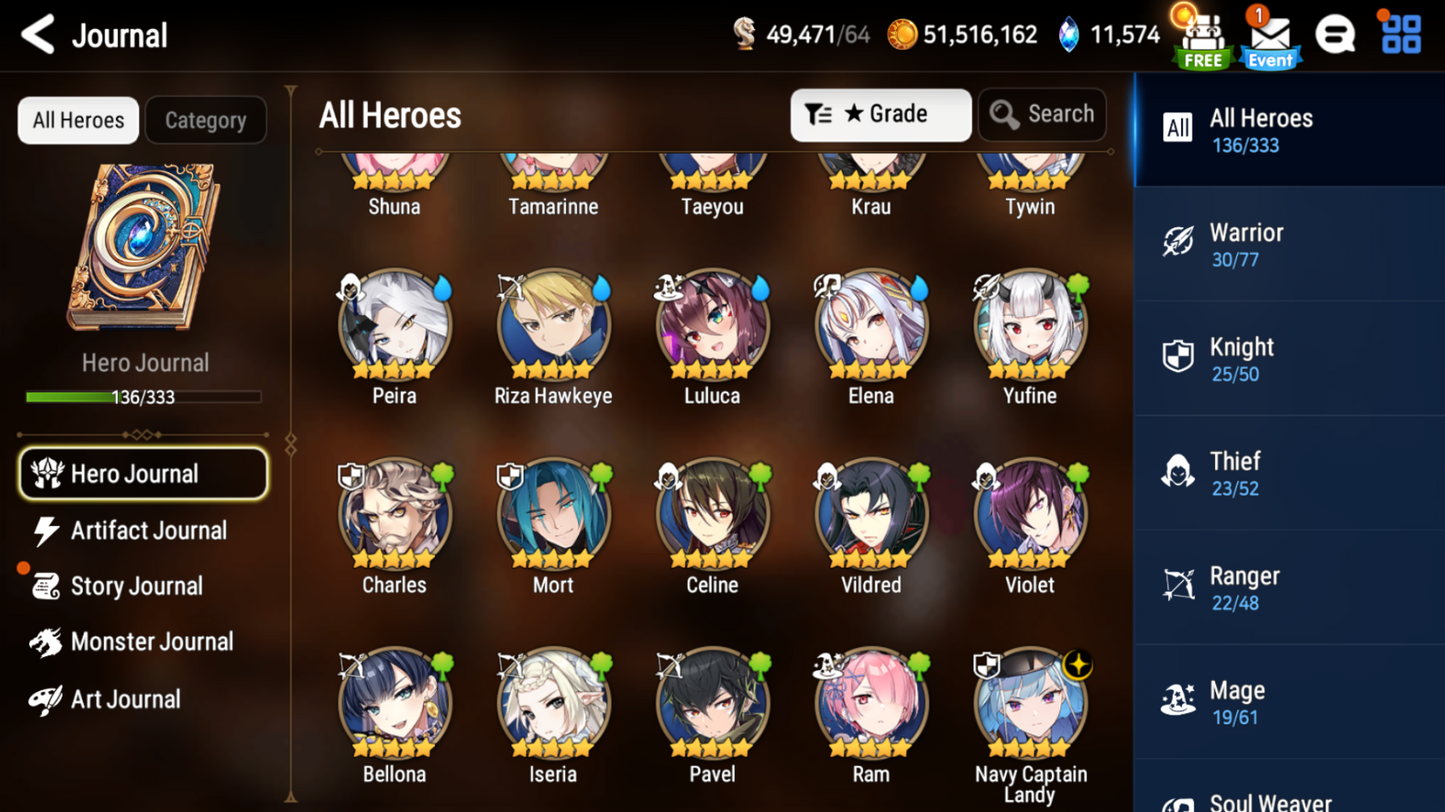
Task: Open the Event mailbox
Action: pyautogui.click(x=1270, y=38)
